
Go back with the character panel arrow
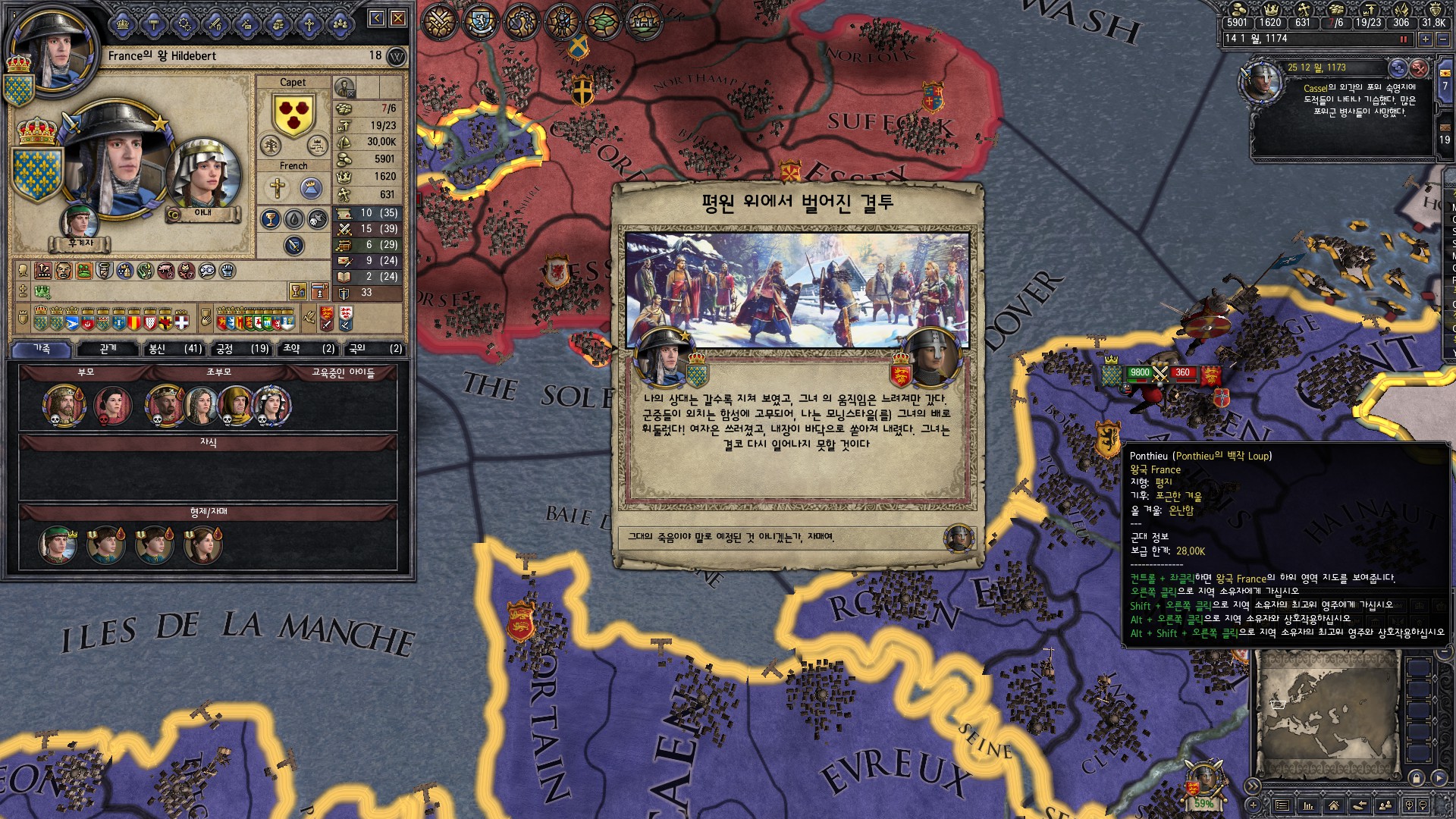377,18
